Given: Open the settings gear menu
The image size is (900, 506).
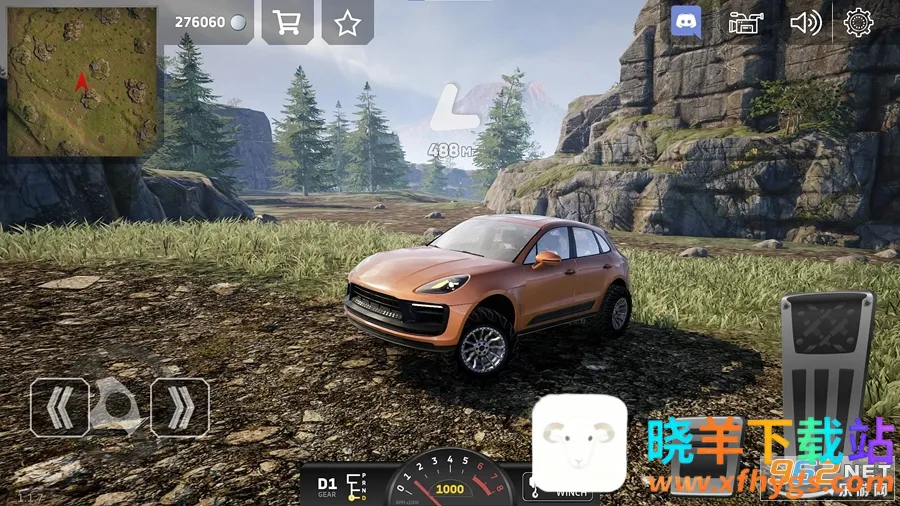Looking at the screenshot, I should [x=858, y=22].
